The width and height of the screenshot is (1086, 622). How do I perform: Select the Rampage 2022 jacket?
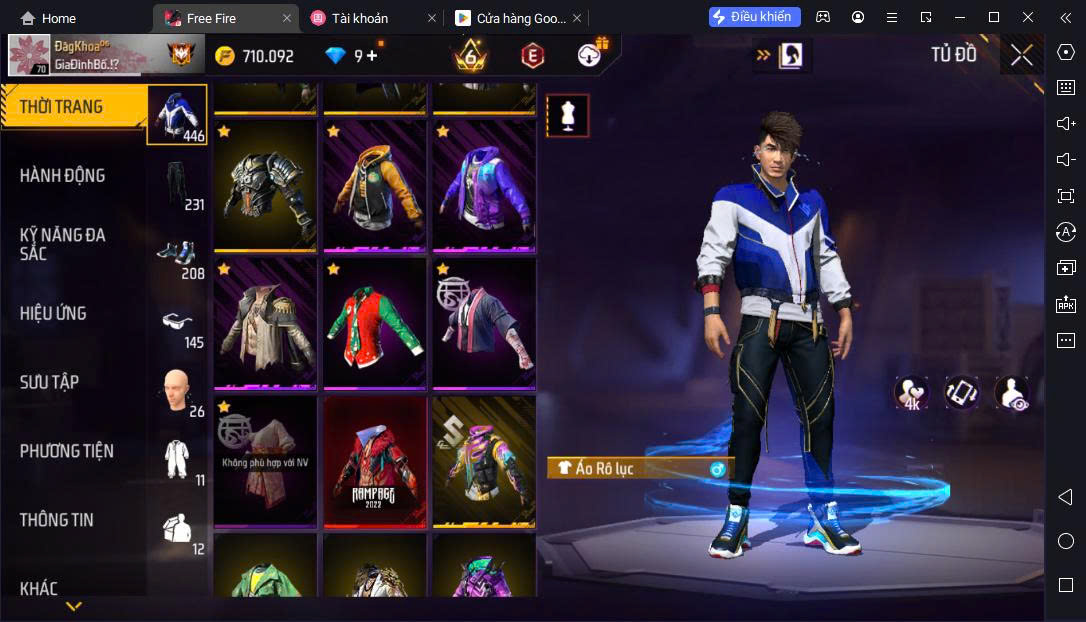click(374, 461)
